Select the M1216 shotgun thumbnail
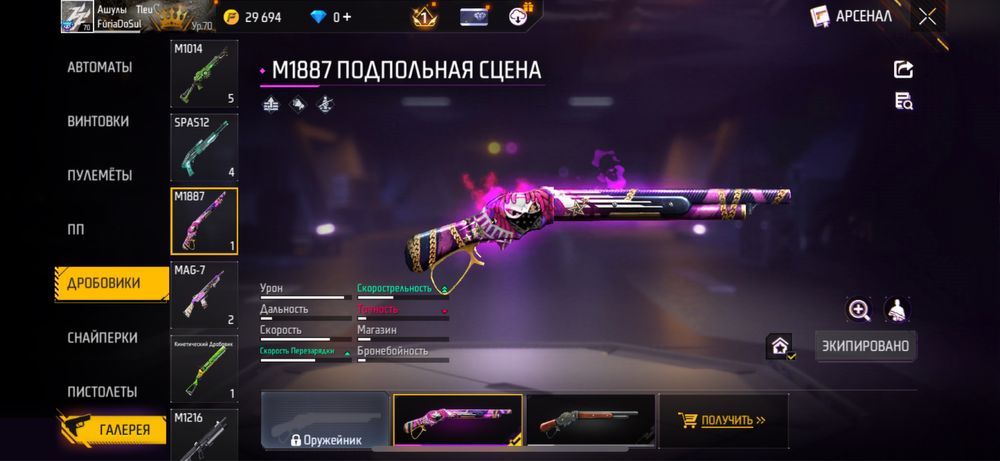 pyautogui.click(x=204, y=434)
